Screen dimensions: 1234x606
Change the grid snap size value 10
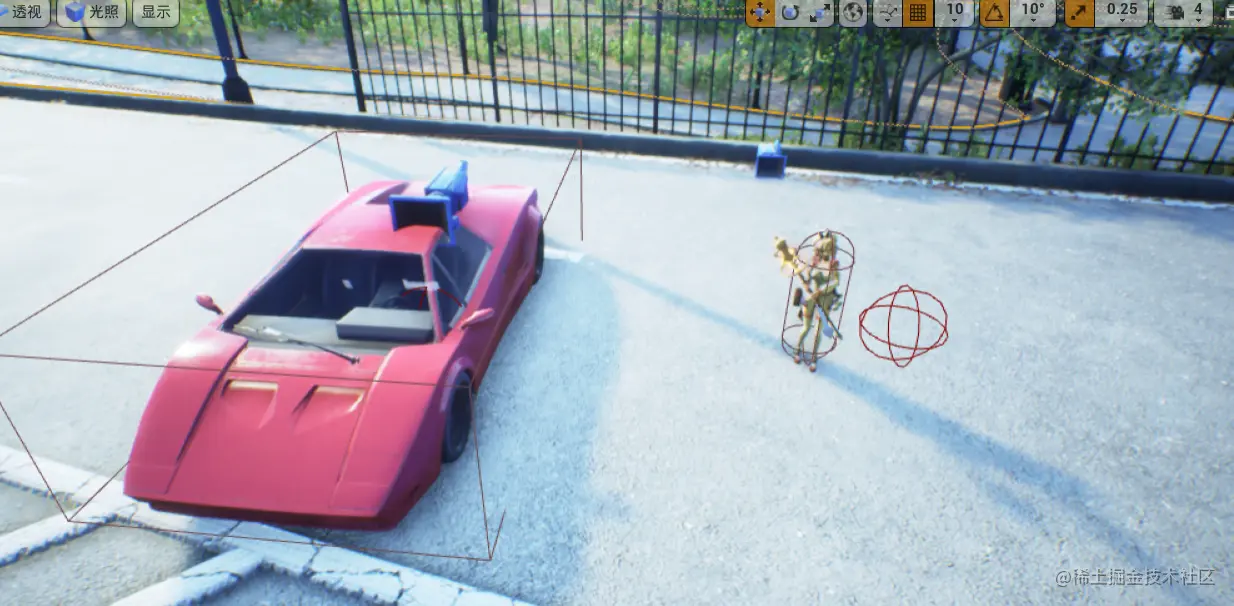(955, 12)
